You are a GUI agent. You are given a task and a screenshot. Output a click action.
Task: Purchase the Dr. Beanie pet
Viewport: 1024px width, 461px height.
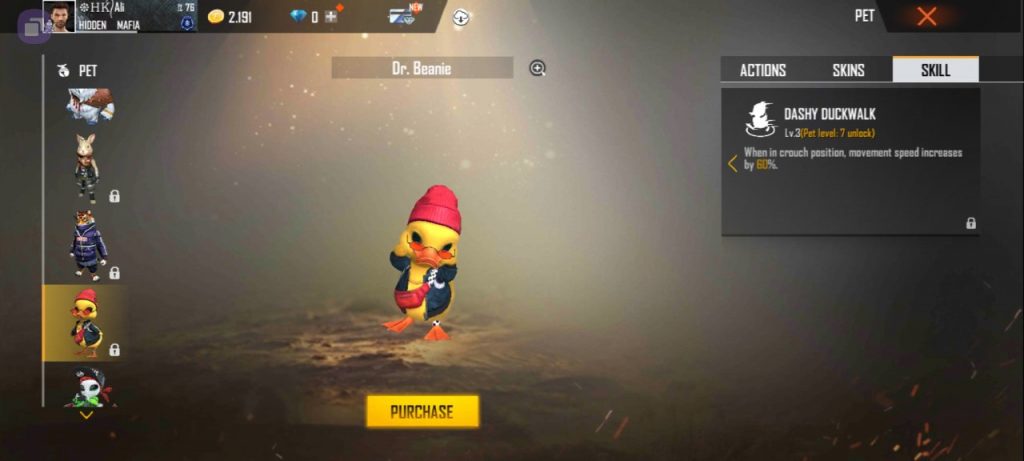click(422, 411)
